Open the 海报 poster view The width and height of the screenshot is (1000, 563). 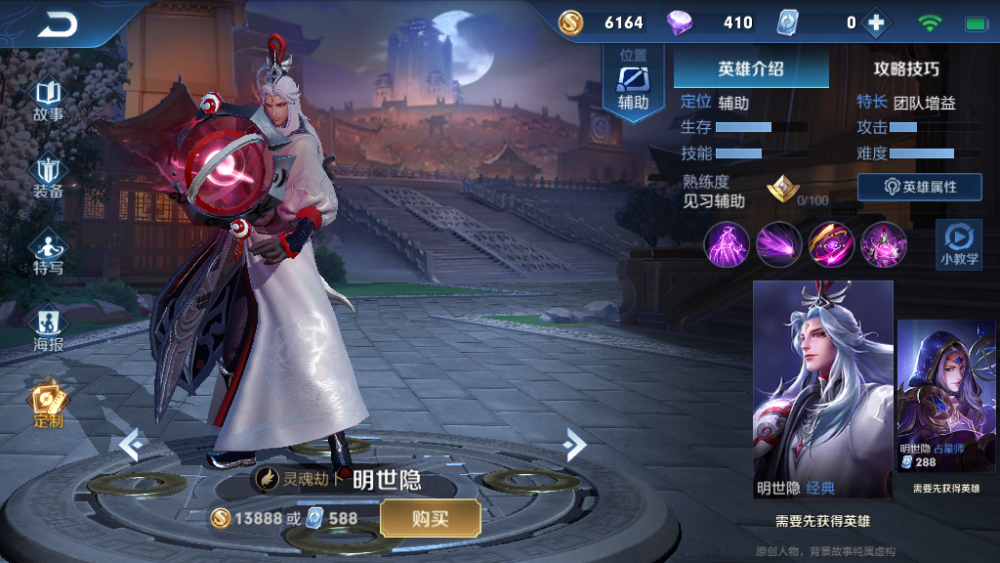48,328
